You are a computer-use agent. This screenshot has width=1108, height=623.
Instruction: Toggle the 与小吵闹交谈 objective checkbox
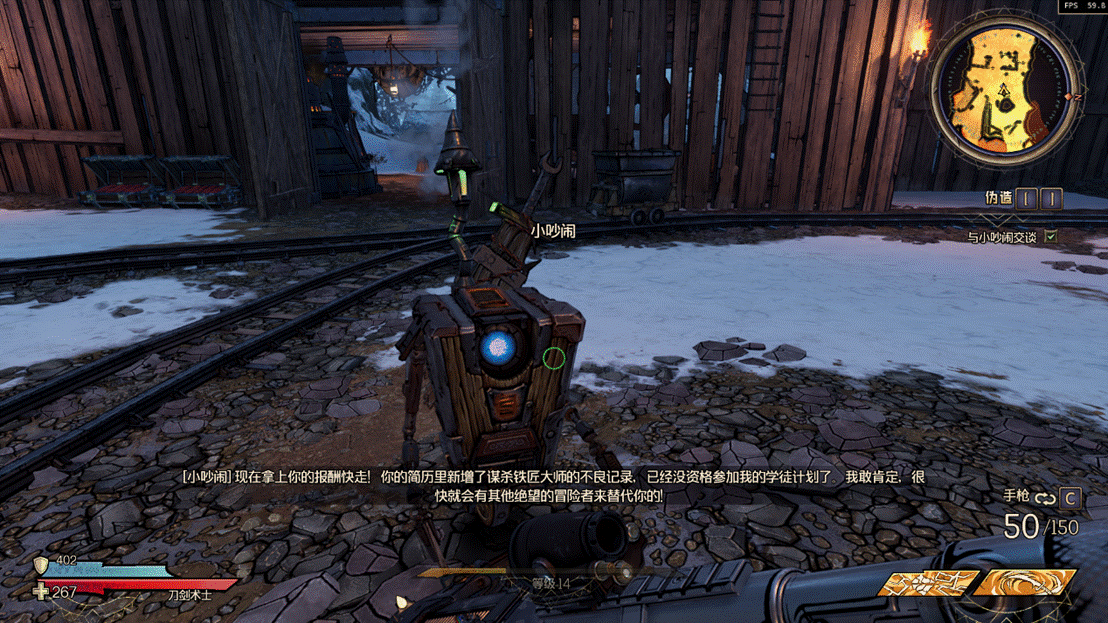[1050, 237]
